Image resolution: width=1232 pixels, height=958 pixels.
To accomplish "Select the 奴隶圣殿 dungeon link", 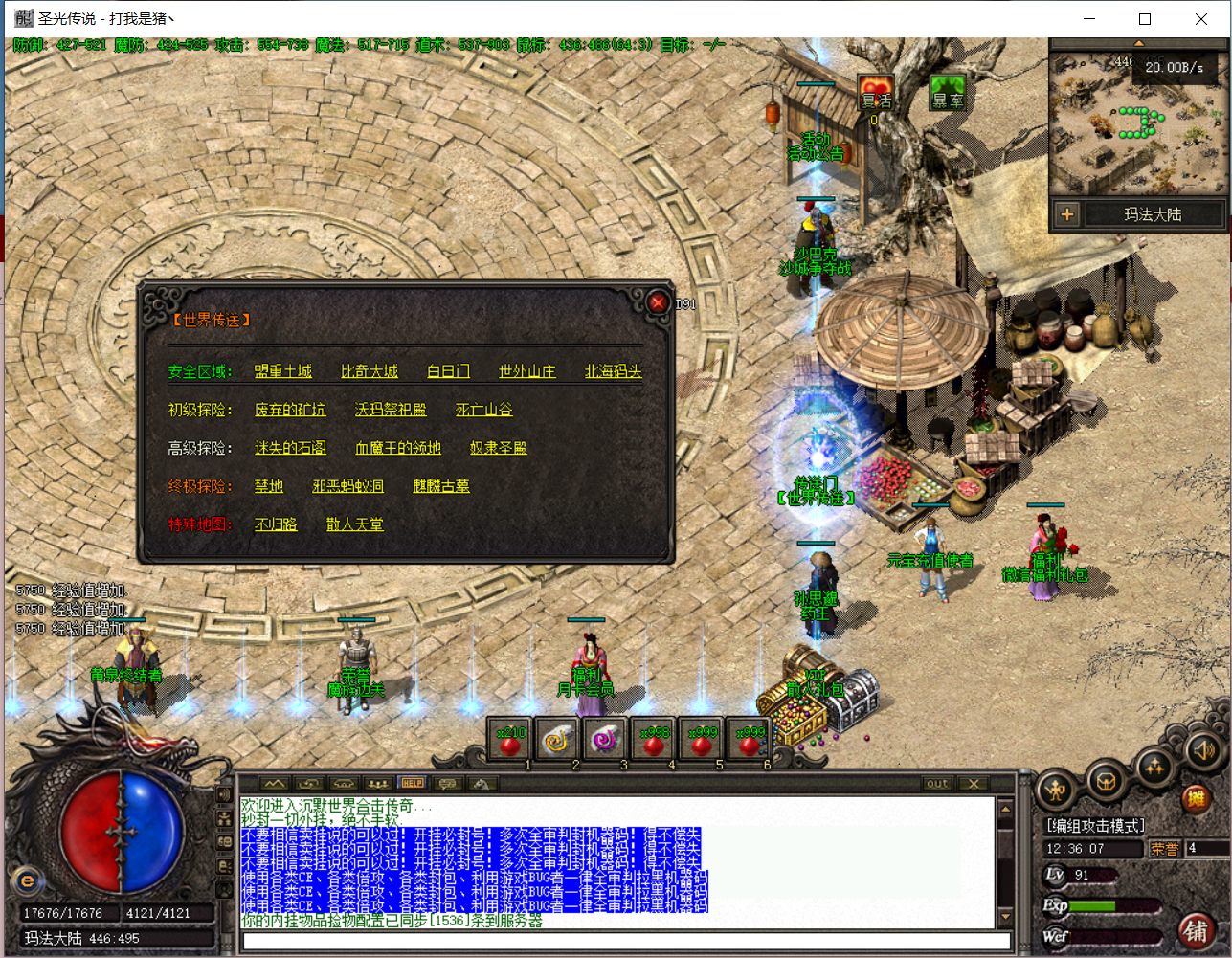I will (498, 448).
